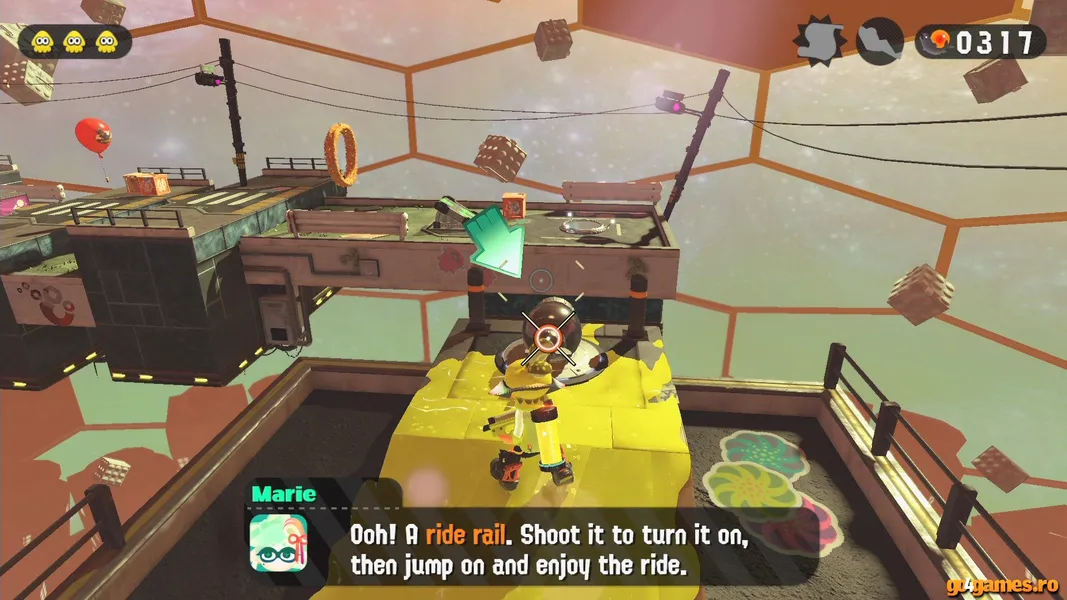Click the round sardinium collectible icon
The height and width of the screenshot is (600, 1067).
[880, 41]
